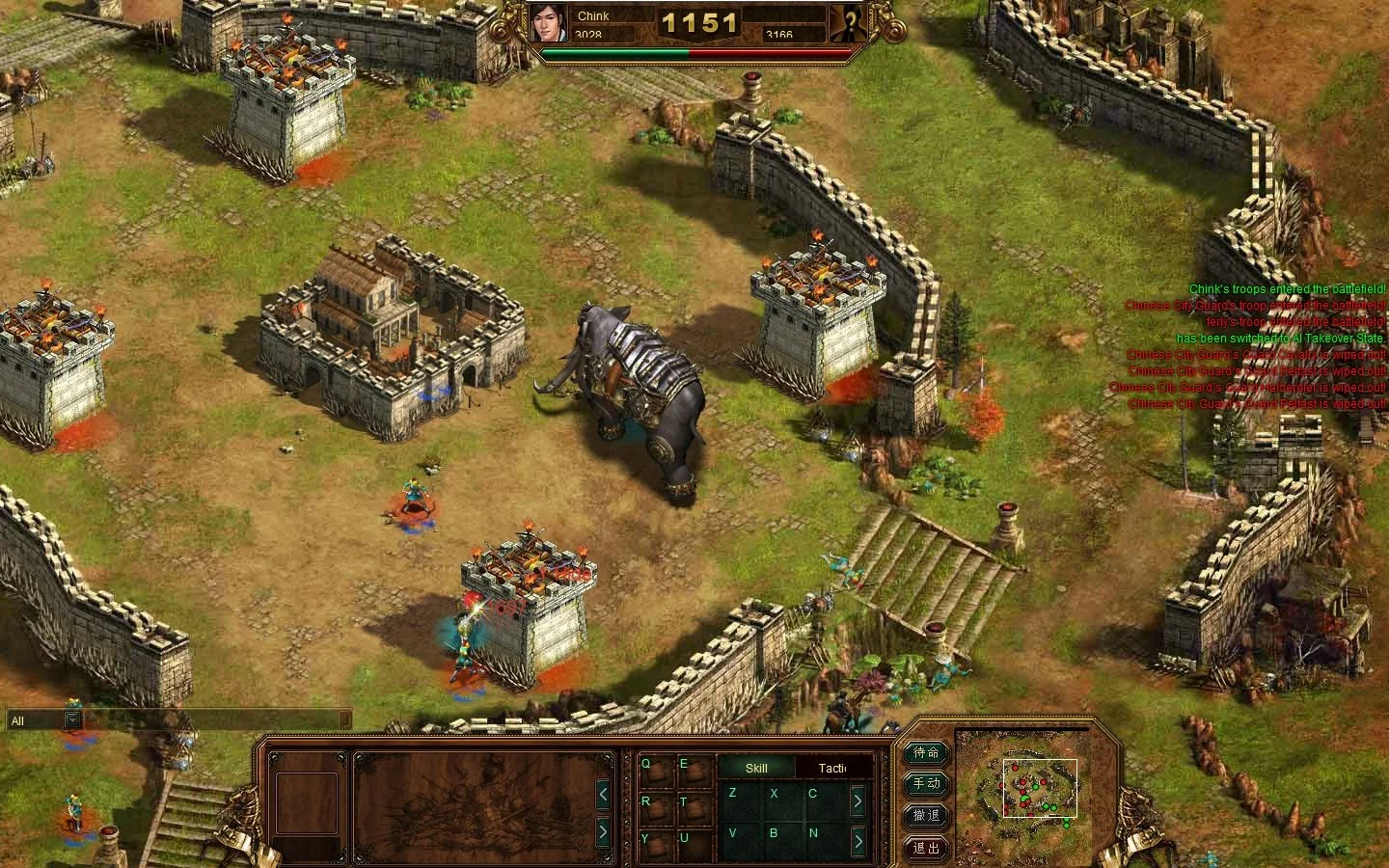Open the All chat channel dropdown
Viewport: 1389px width, 868px height.
(72, 719)
